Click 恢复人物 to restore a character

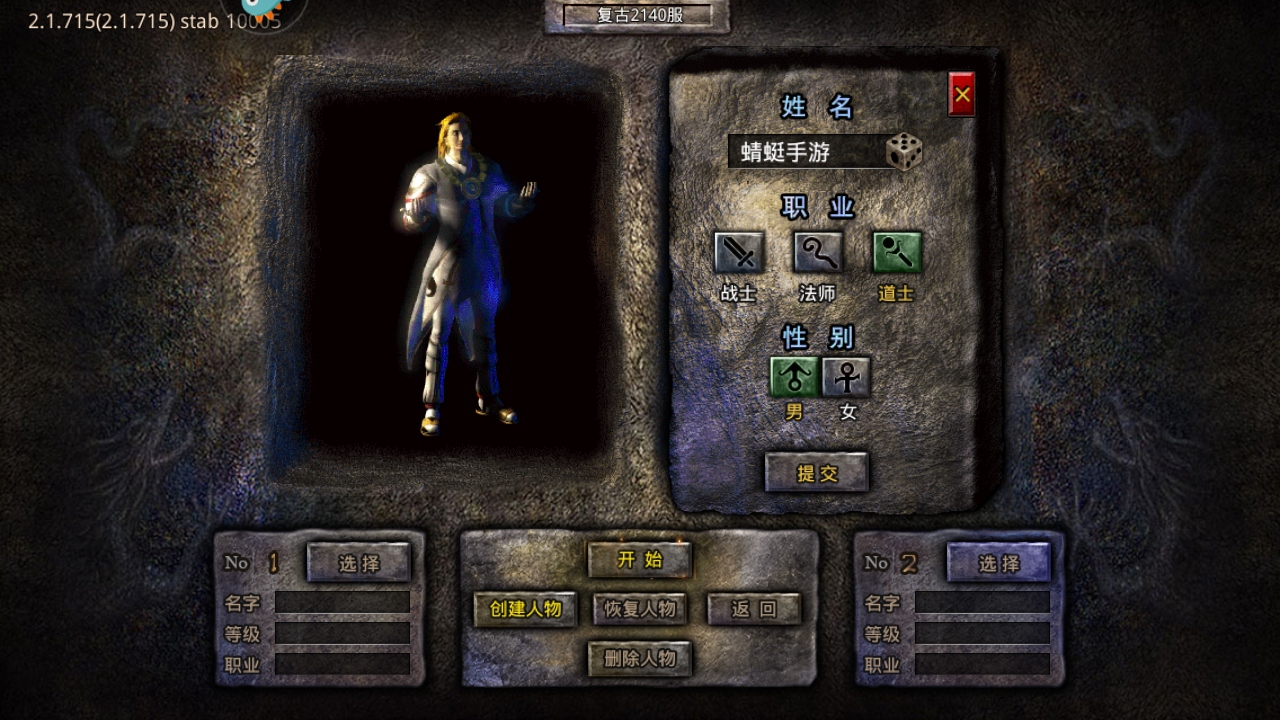640,609
